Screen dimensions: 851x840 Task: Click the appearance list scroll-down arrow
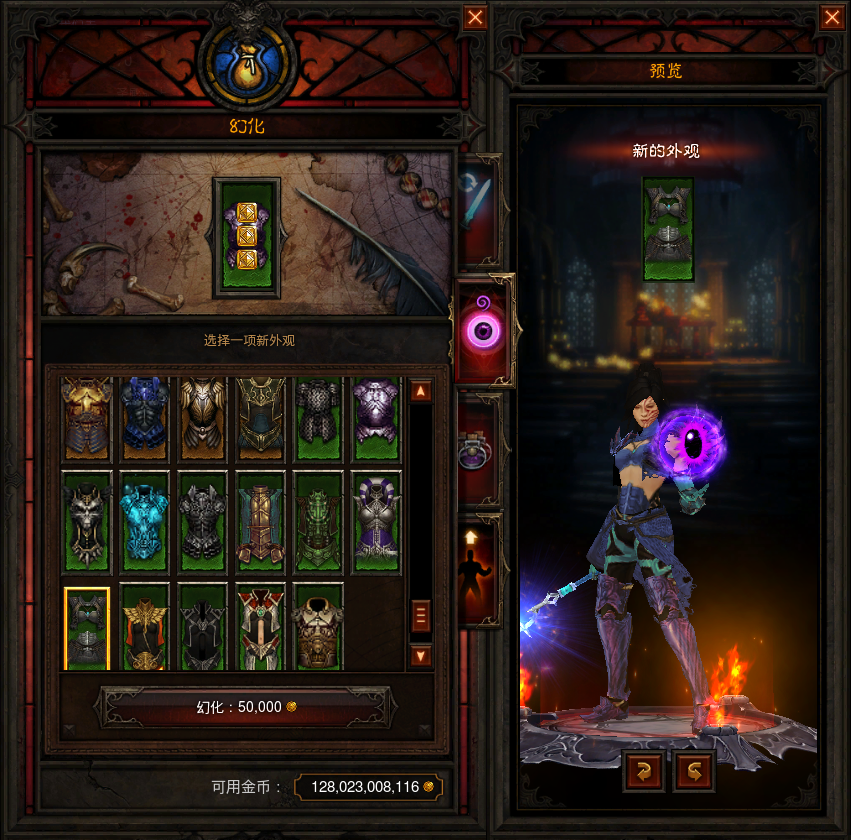point(421,656)
